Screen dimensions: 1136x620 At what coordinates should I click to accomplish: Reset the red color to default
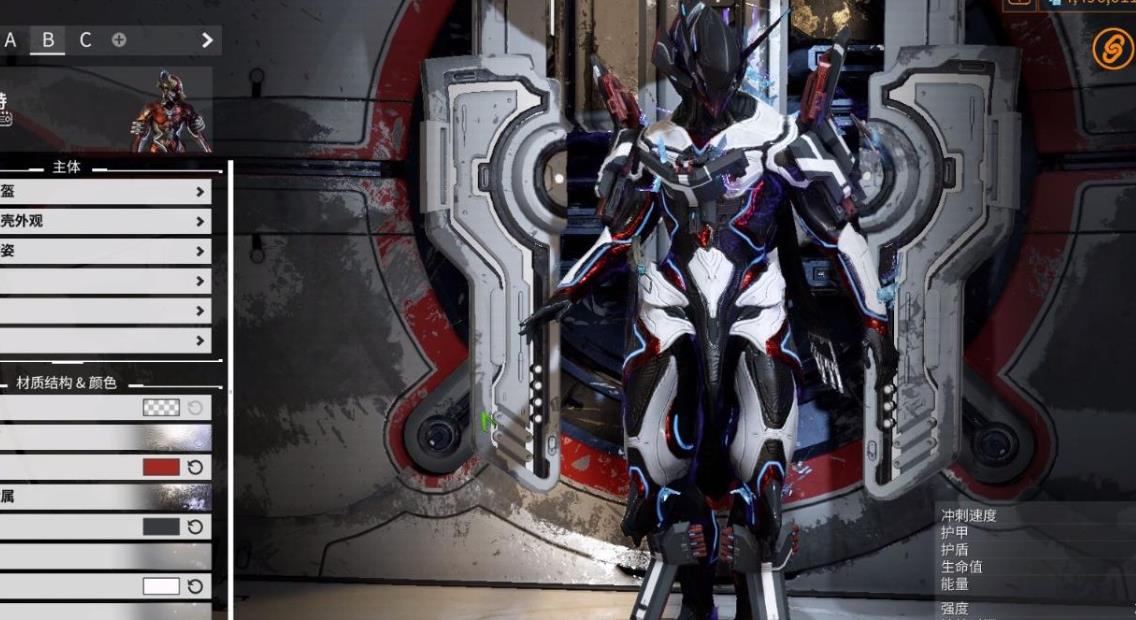click(x=196, y=467)
